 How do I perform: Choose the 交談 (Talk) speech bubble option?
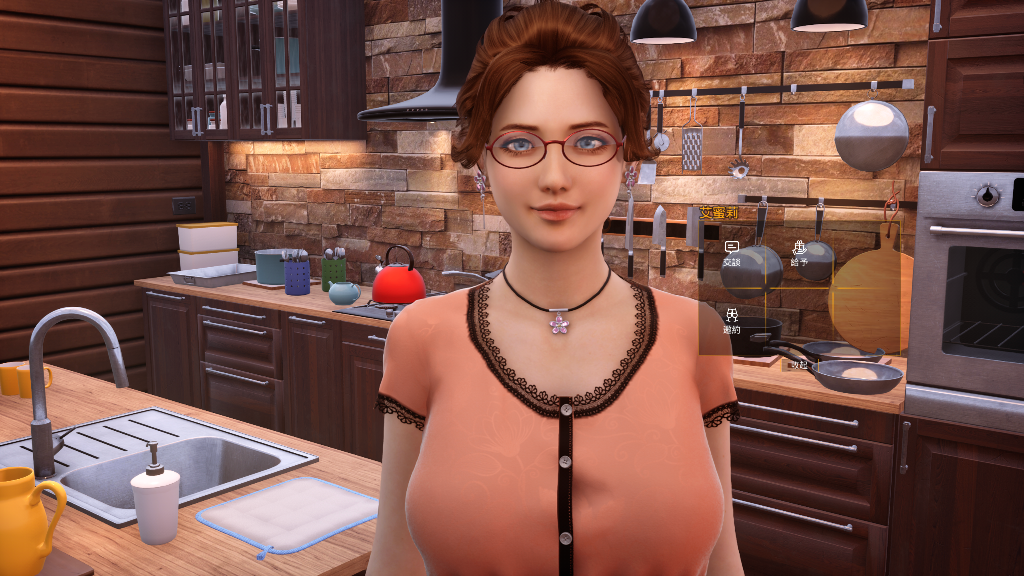(731, 253)
